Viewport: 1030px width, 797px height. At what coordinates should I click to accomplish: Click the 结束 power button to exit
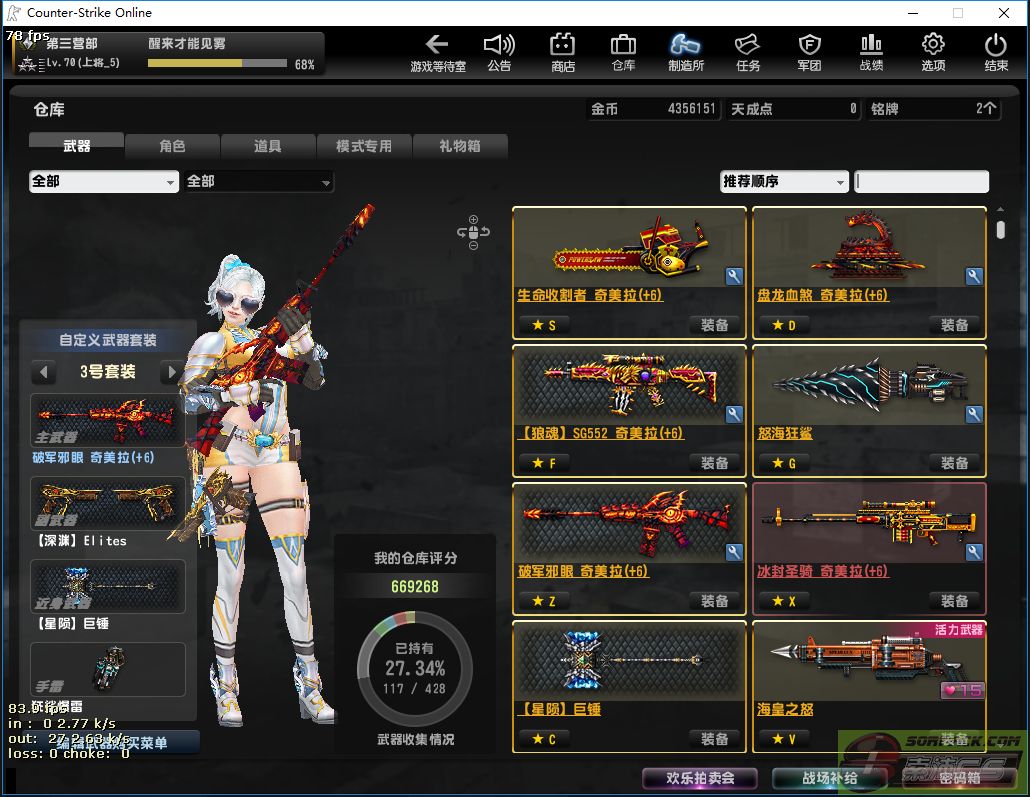coord(995,52)
